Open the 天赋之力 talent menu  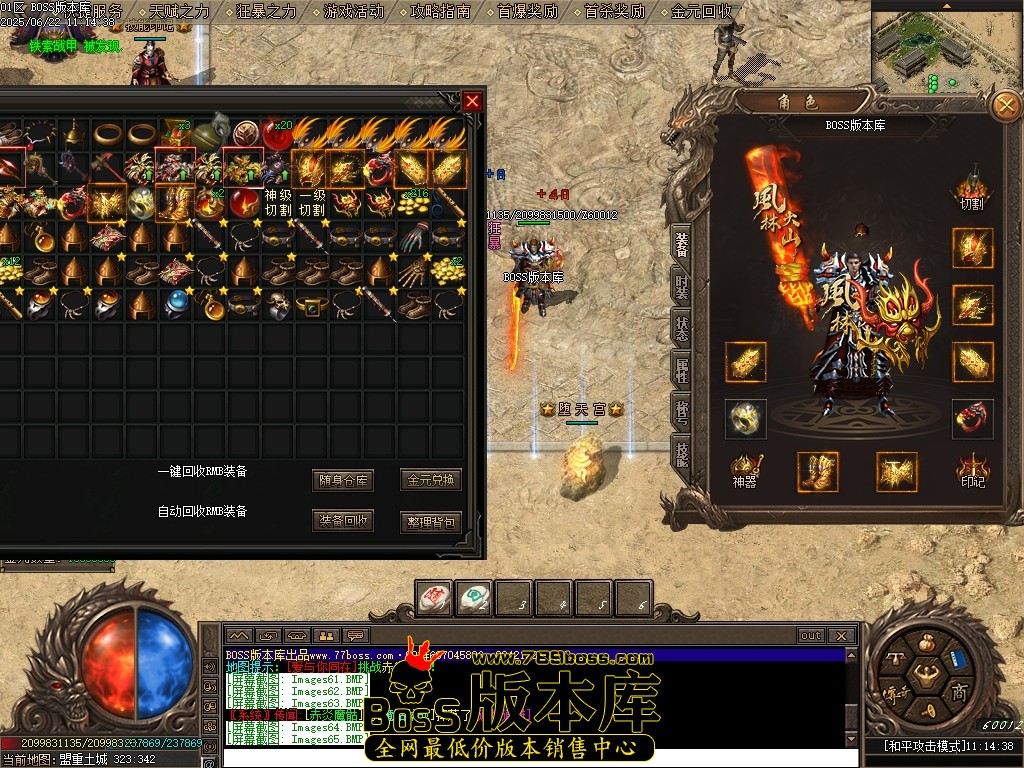[179, 12]
